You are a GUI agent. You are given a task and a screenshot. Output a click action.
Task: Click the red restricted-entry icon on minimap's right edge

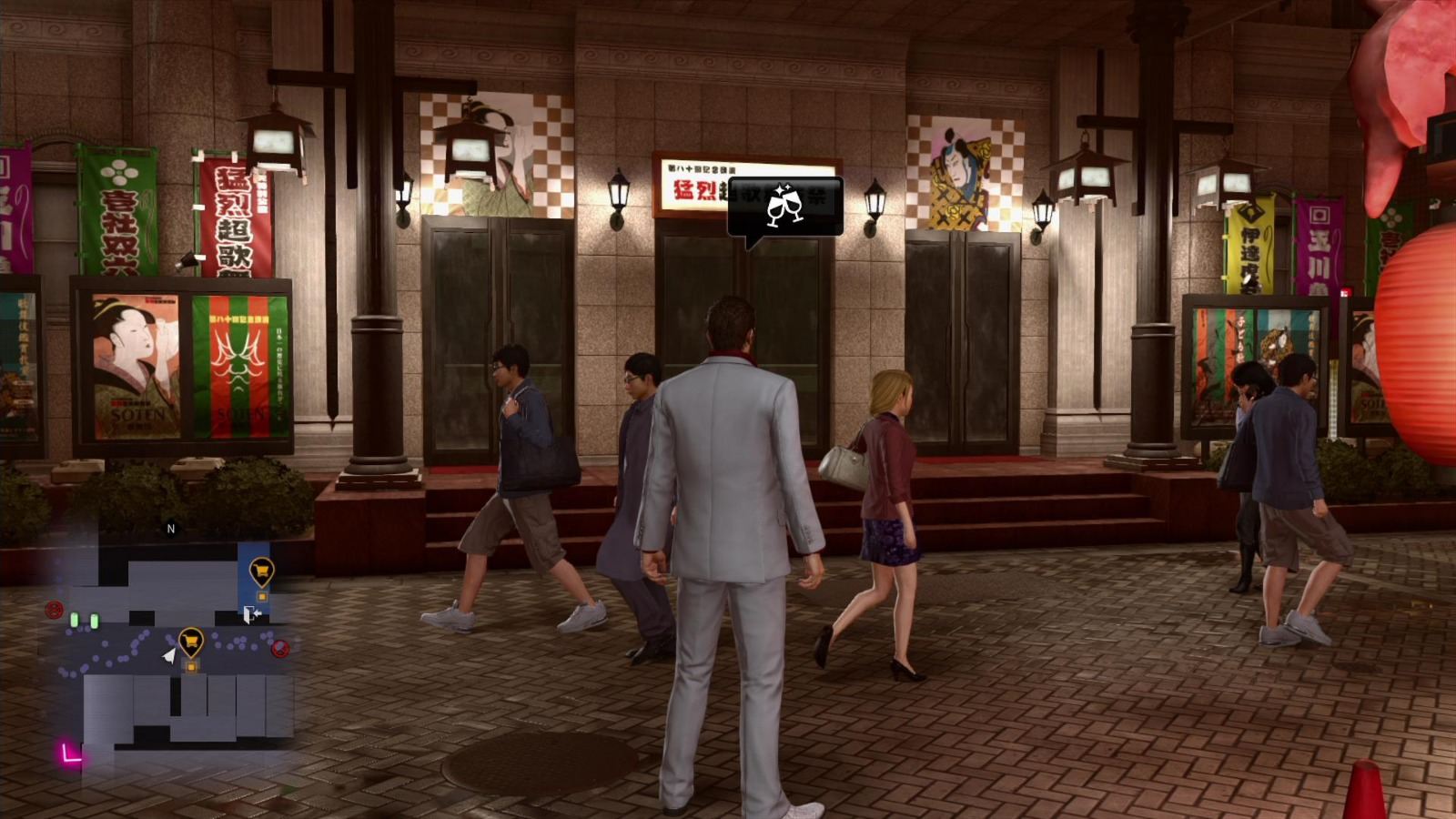coord(279,648)
